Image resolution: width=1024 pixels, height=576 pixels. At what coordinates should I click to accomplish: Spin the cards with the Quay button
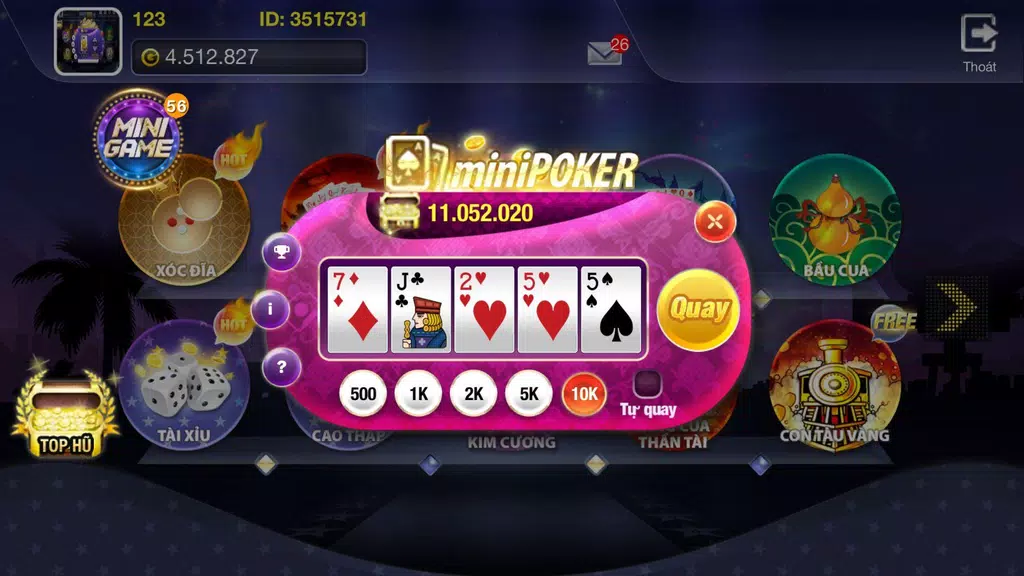pyautogui.click(x=698, y=309)
